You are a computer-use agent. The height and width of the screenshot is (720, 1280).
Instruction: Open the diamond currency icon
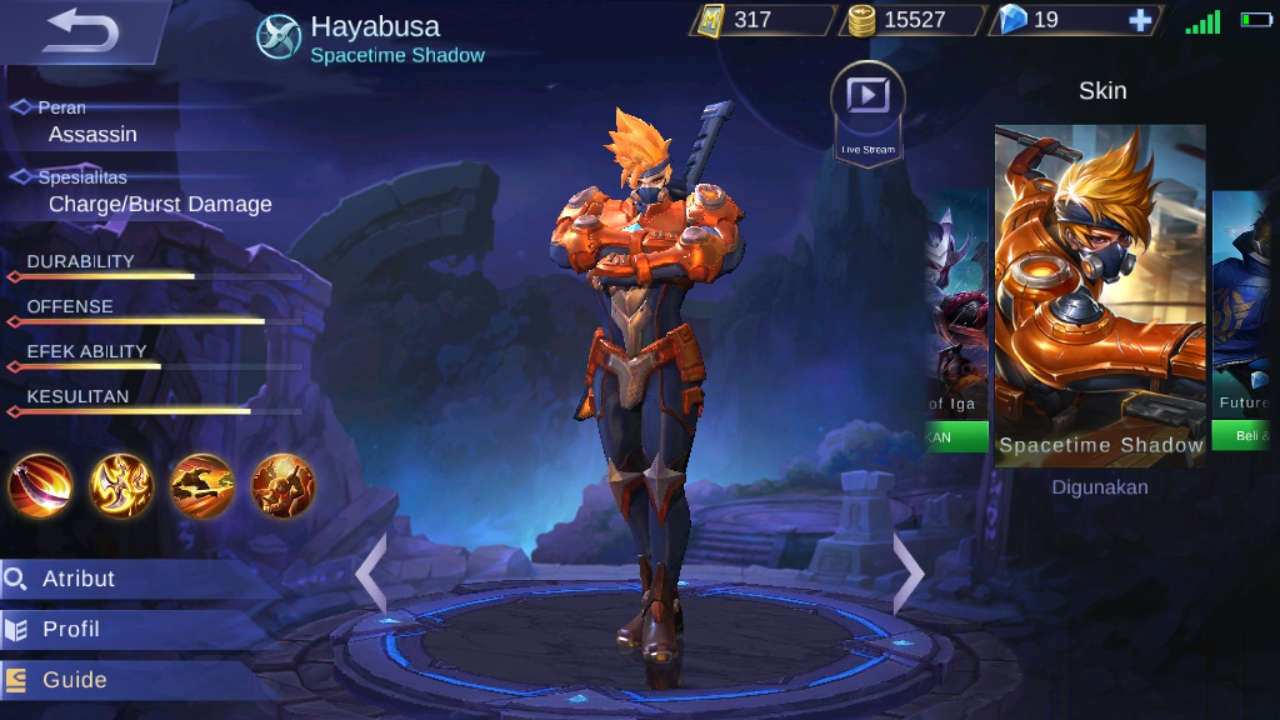click(x=1012, y=19)
